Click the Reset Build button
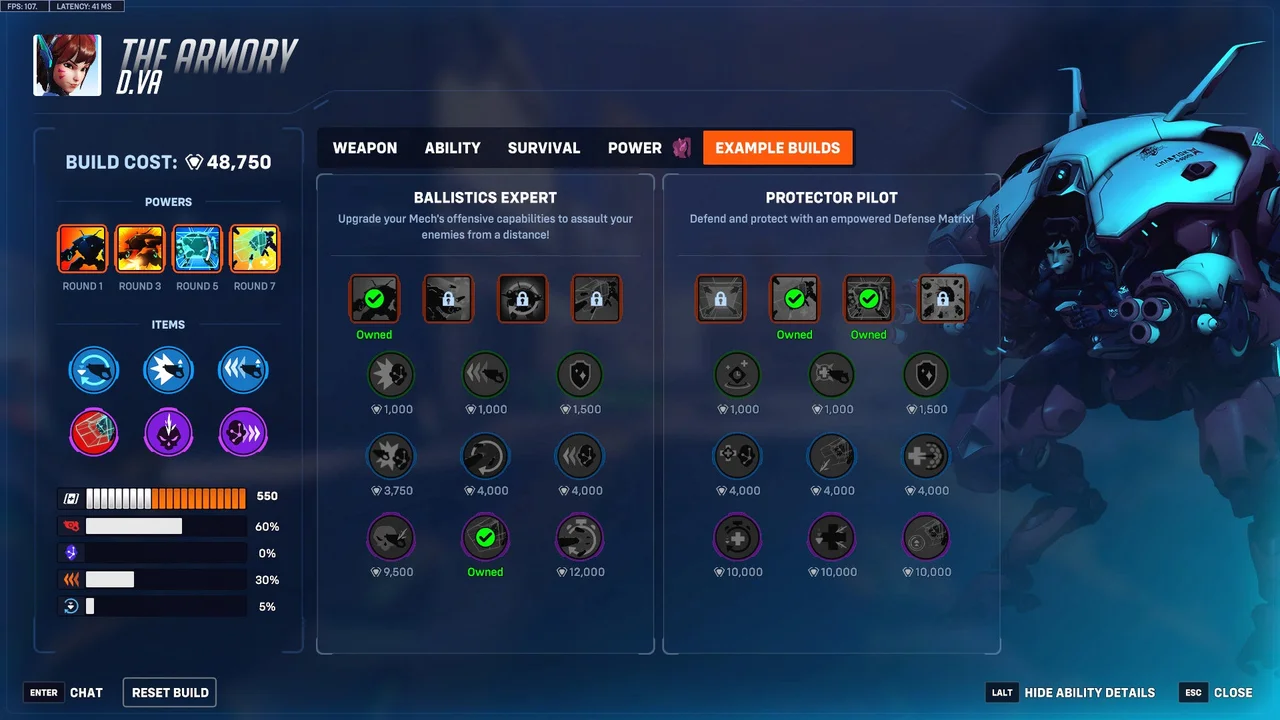 click(x=170, y=692)
